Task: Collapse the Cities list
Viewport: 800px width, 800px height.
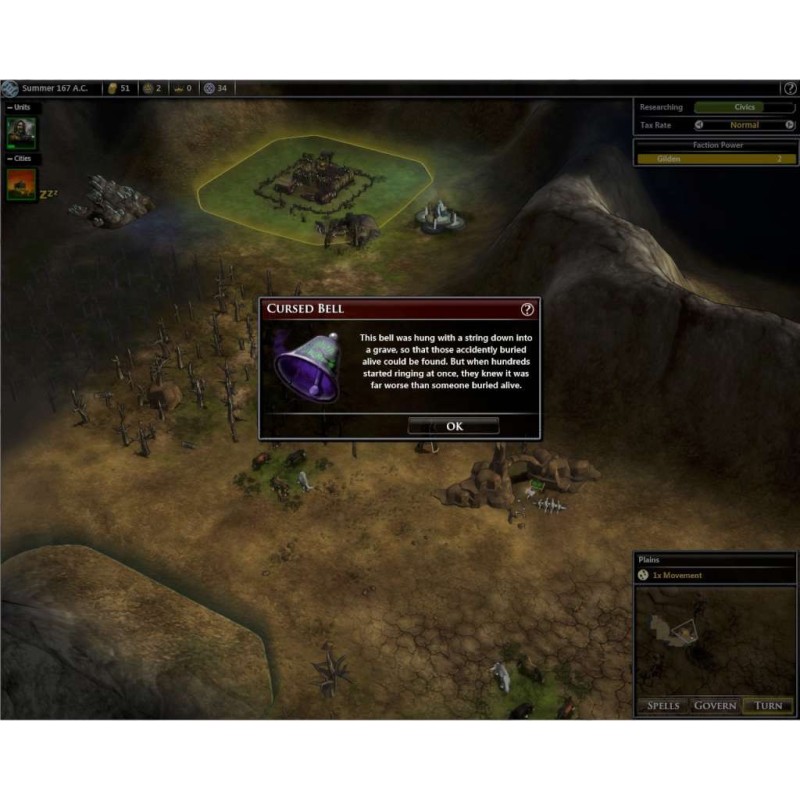Action: tap(10, 159)
